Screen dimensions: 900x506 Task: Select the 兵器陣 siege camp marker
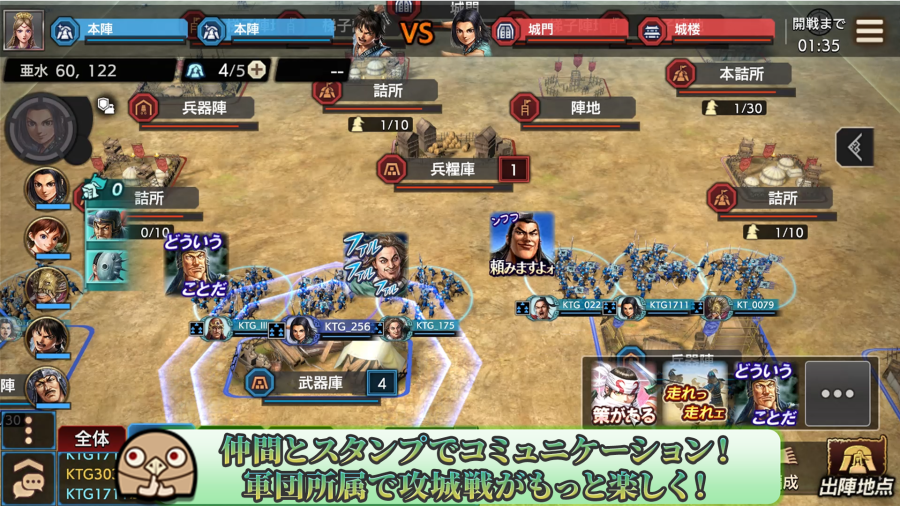click(202, 108)
